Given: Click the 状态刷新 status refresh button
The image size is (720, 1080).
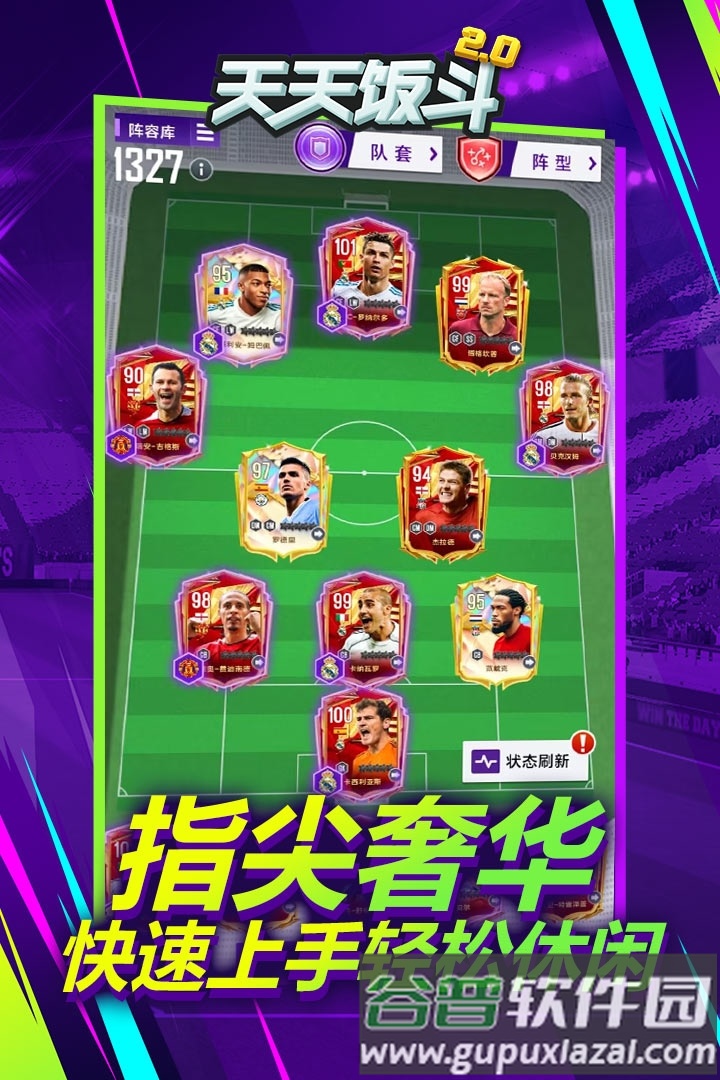Looking at the screenshot, I should coord(526,761).
